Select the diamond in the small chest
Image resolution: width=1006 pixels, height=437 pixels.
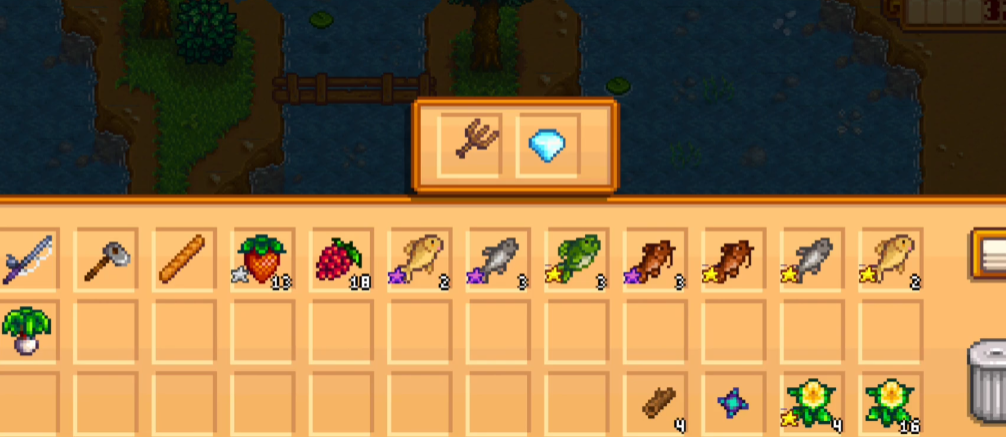tap(548, 148)
